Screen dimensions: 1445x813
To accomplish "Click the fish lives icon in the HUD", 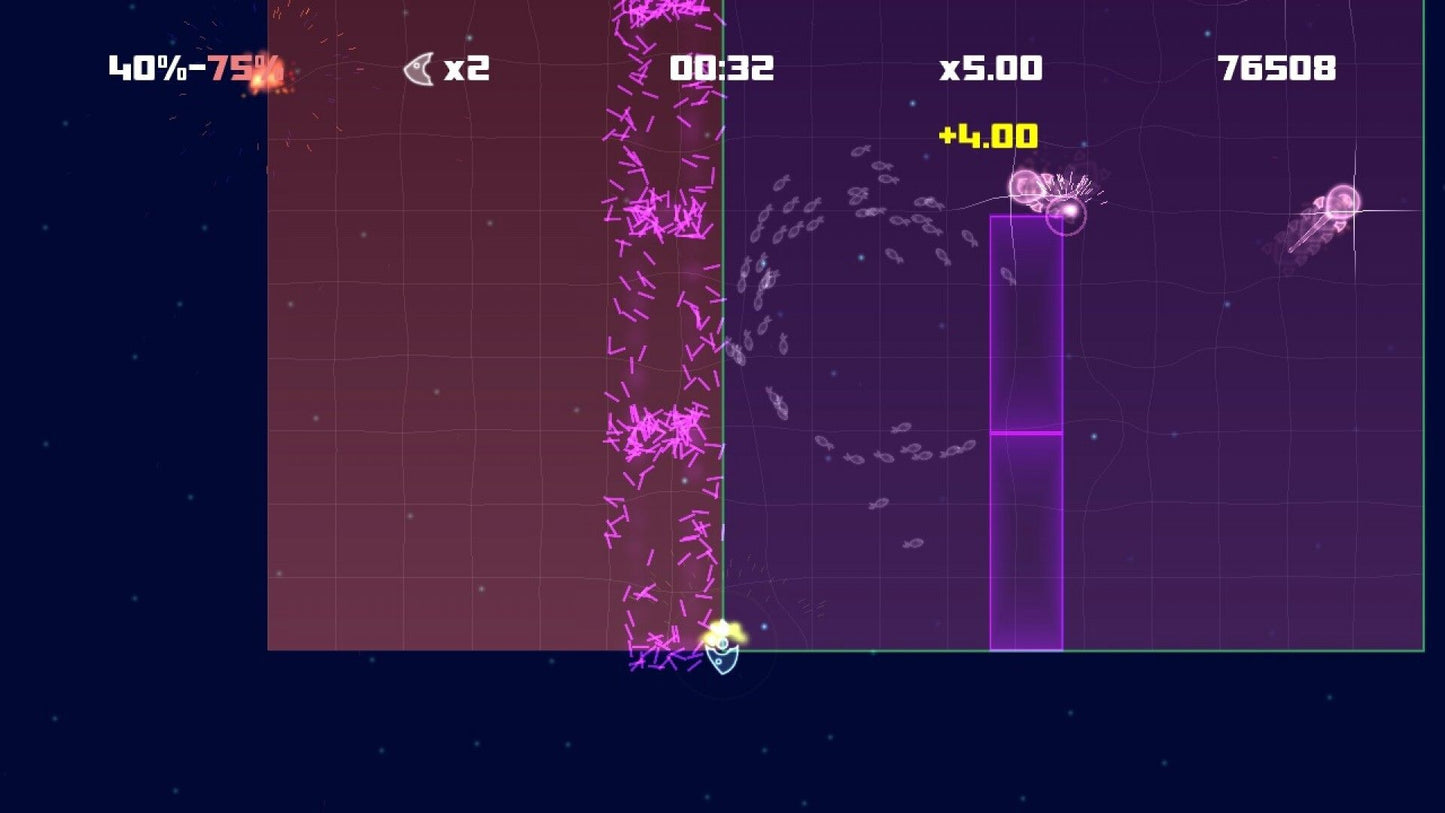I will [419, 69].
